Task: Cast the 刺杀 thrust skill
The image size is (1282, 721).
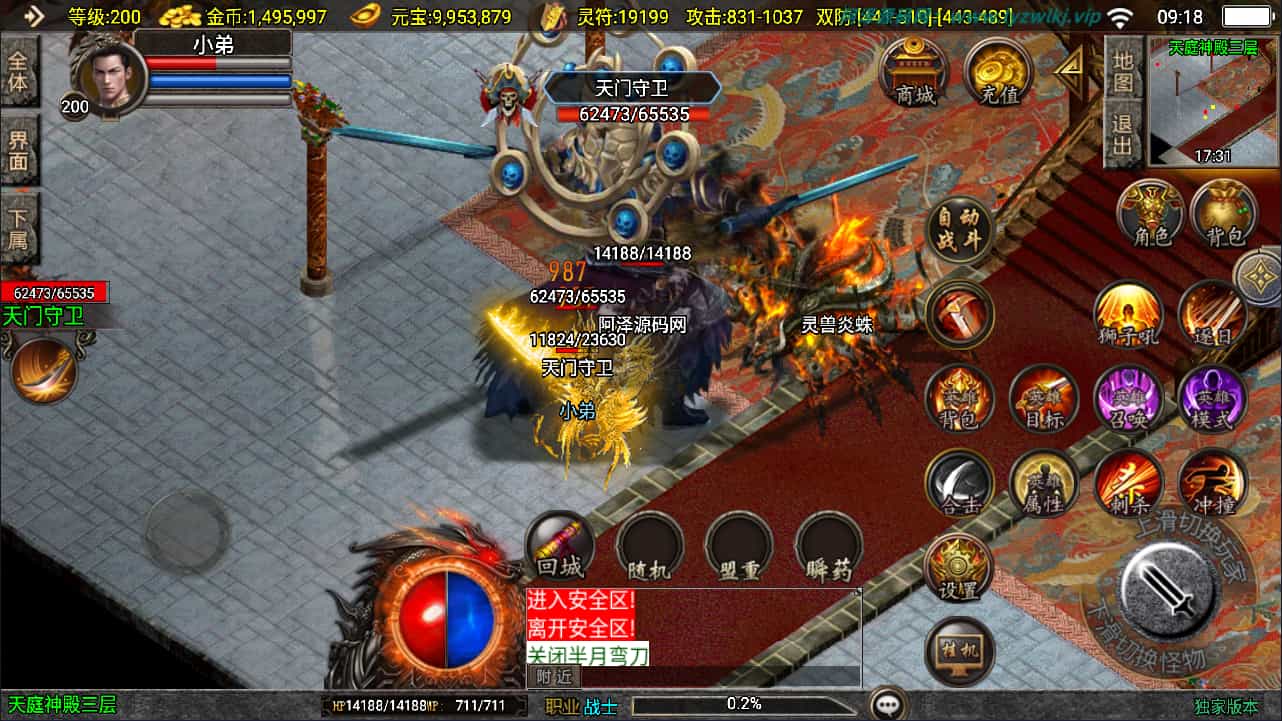Action: coord(1129,483)
